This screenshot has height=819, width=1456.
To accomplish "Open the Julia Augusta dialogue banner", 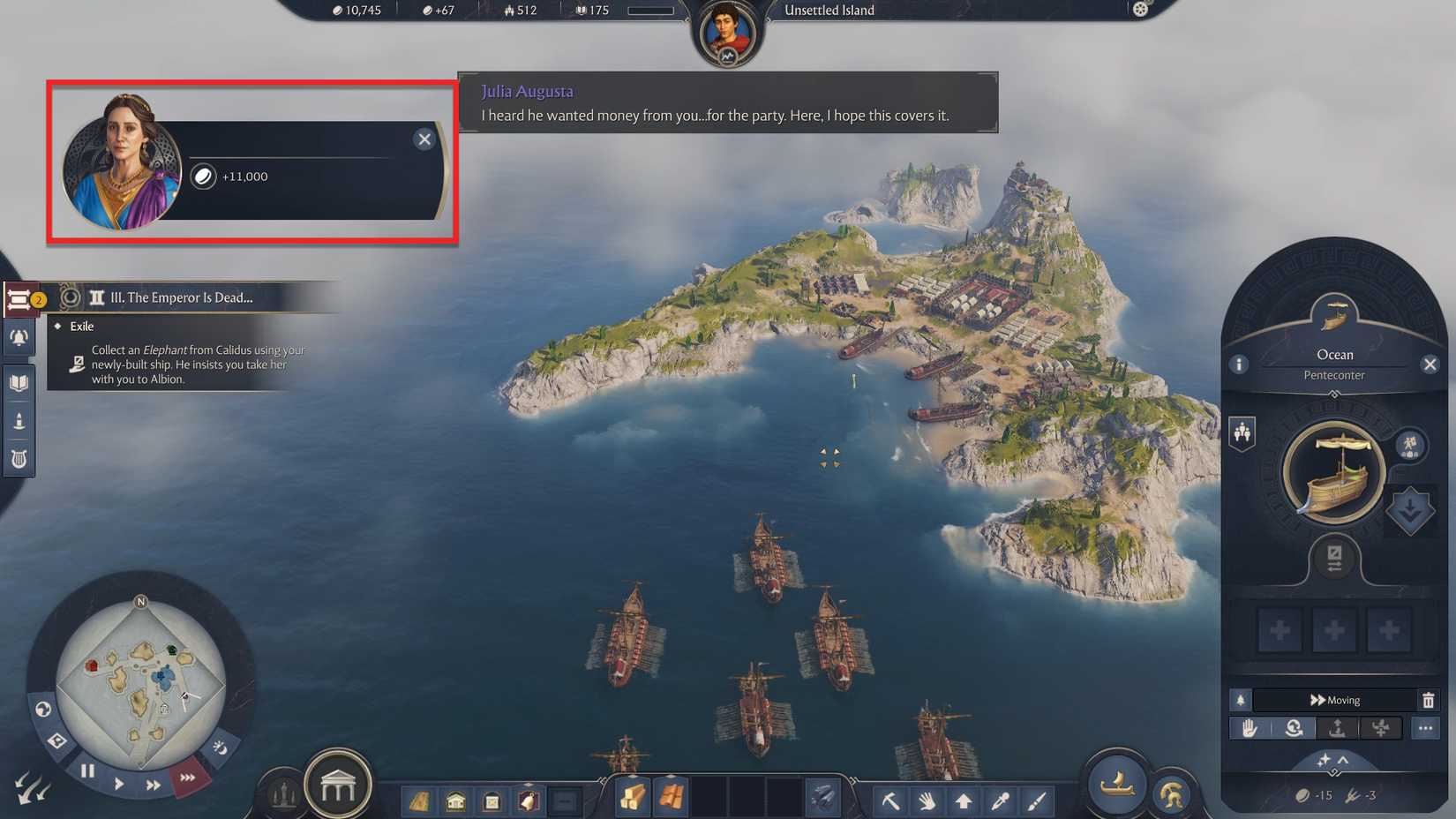I will click(726, 103).
